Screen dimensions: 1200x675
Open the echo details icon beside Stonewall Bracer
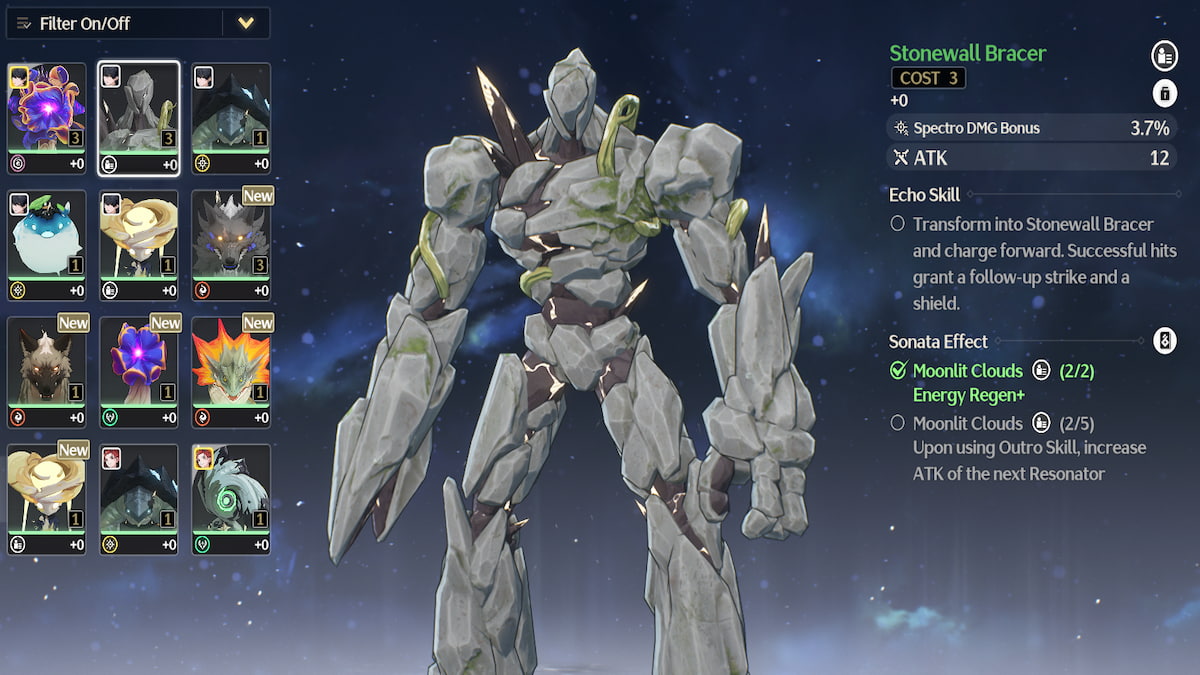(x=1163, y=54)
